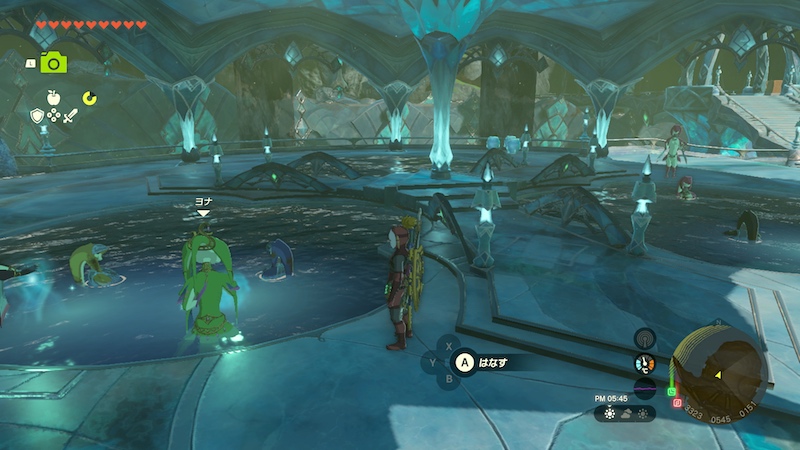Activate the yellow ring ability icon

coord(89,98)
